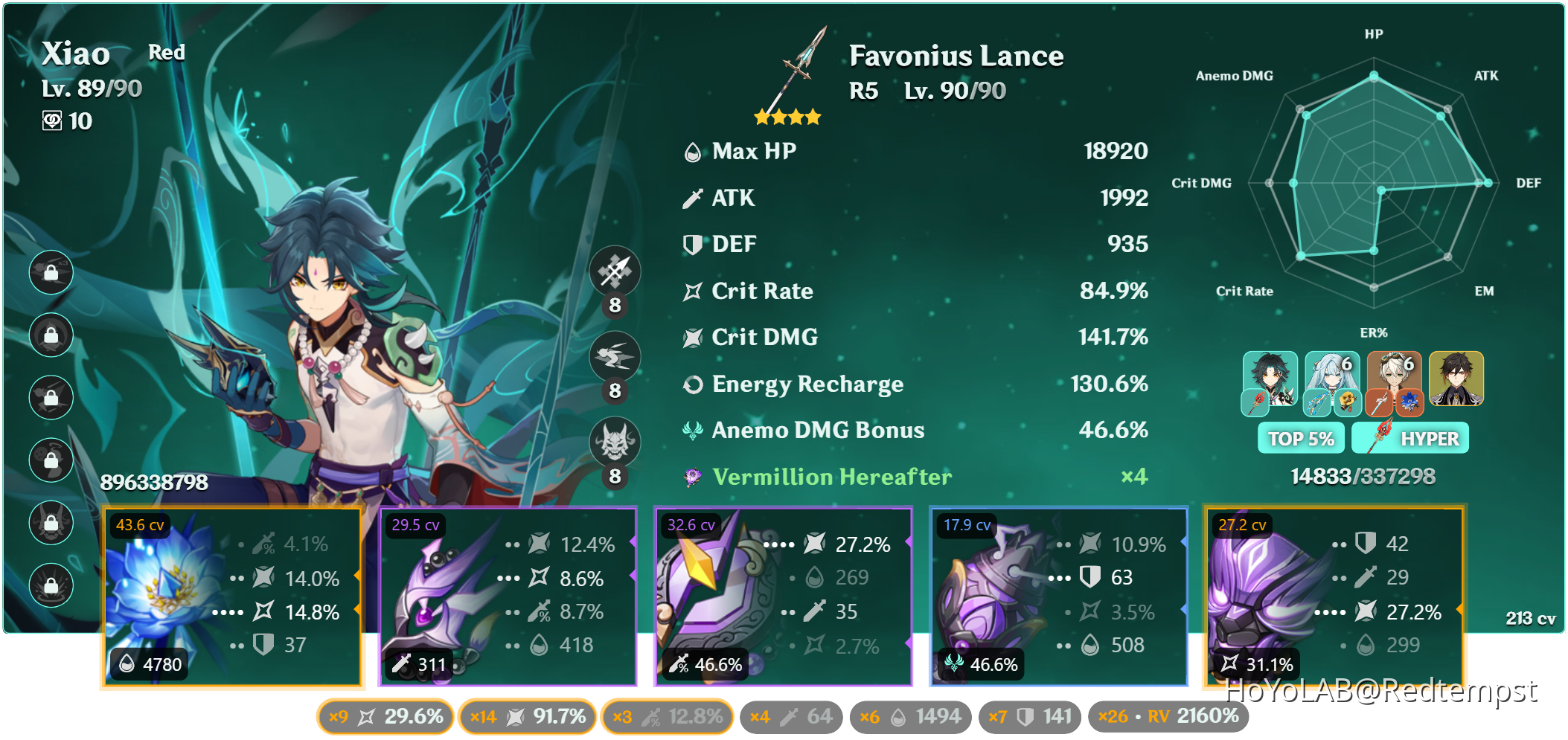
Task: Click the Max HP droplet icon
Action: [x=692, y=151]
